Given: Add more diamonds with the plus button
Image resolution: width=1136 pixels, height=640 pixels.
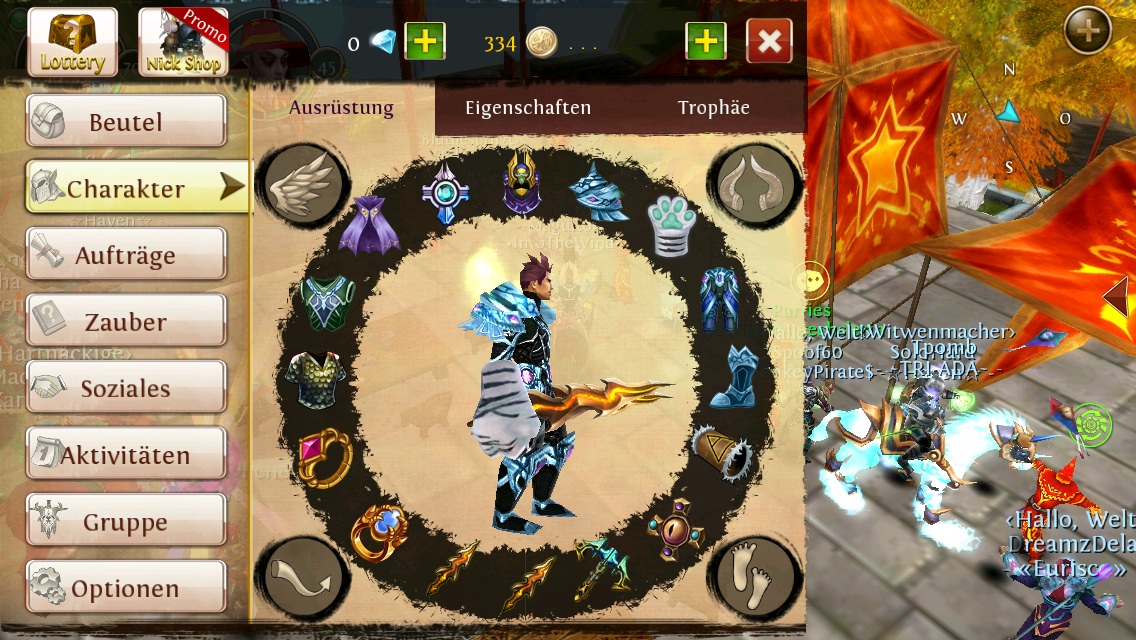Looking at the screenshot, I should click(425, 42).
